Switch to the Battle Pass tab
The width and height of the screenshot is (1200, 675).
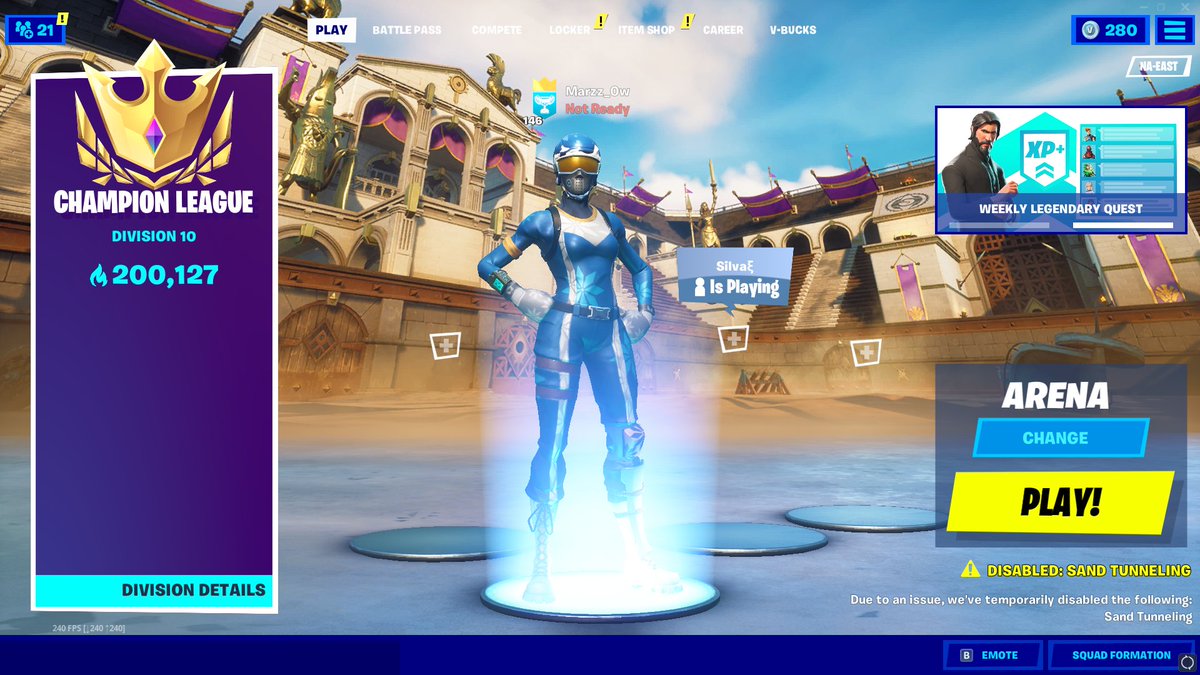coord(406,30)
